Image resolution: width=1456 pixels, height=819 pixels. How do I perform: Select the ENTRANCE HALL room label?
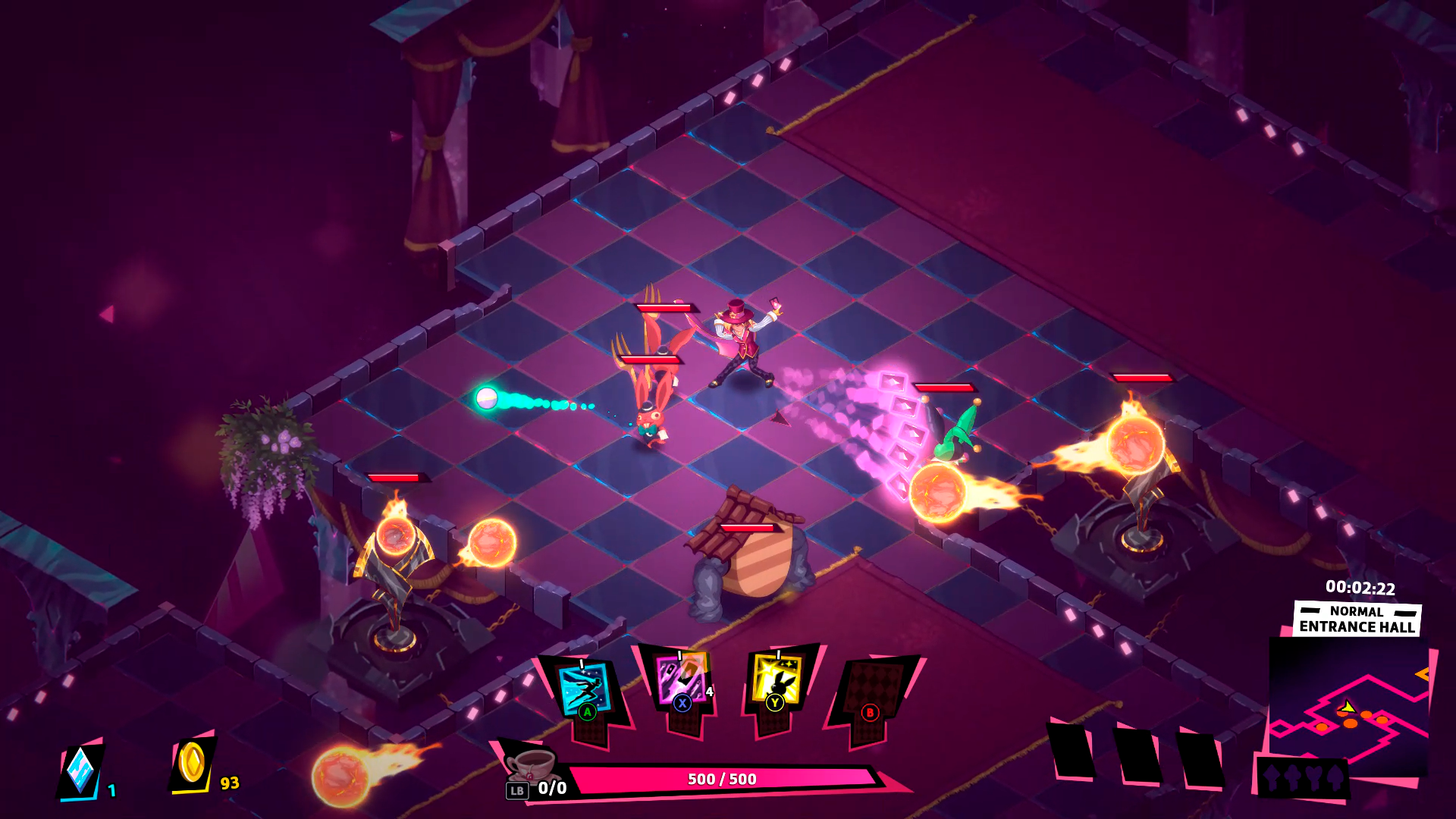[x=1357, y=625]
